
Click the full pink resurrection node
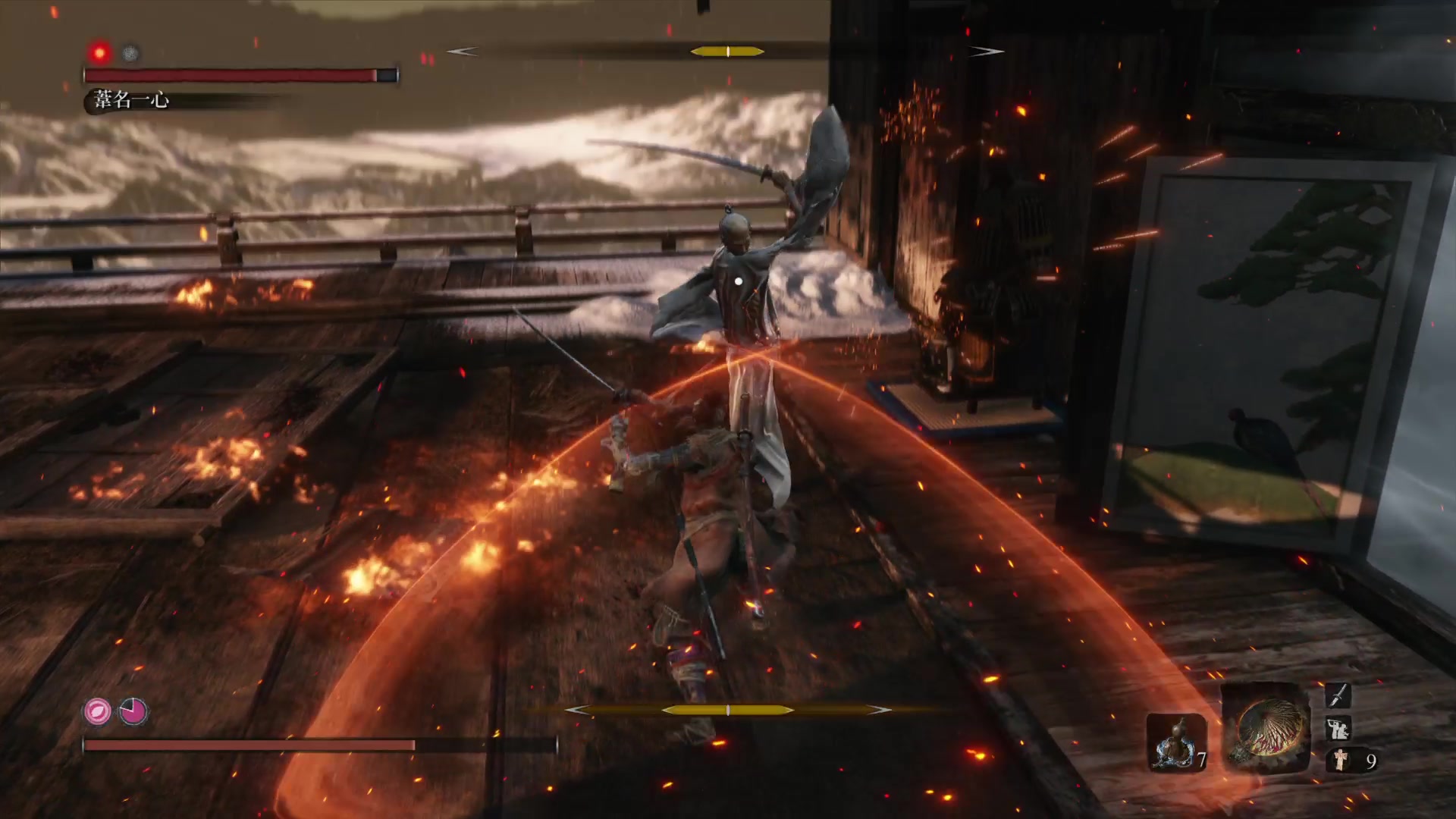click(x=97, y=711)
